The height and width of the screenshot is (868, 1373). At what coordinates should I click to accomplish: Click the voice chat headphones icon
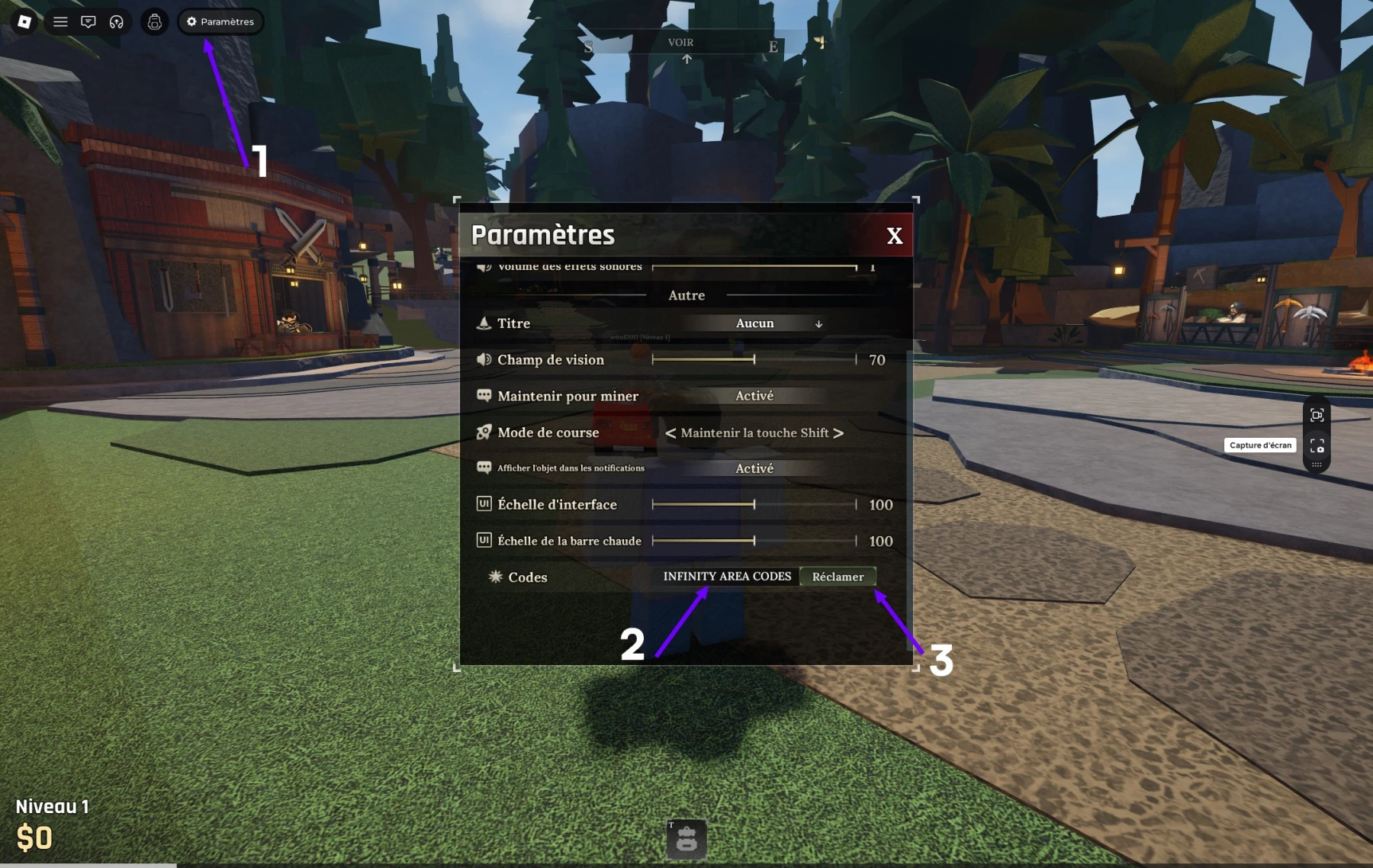116,21
